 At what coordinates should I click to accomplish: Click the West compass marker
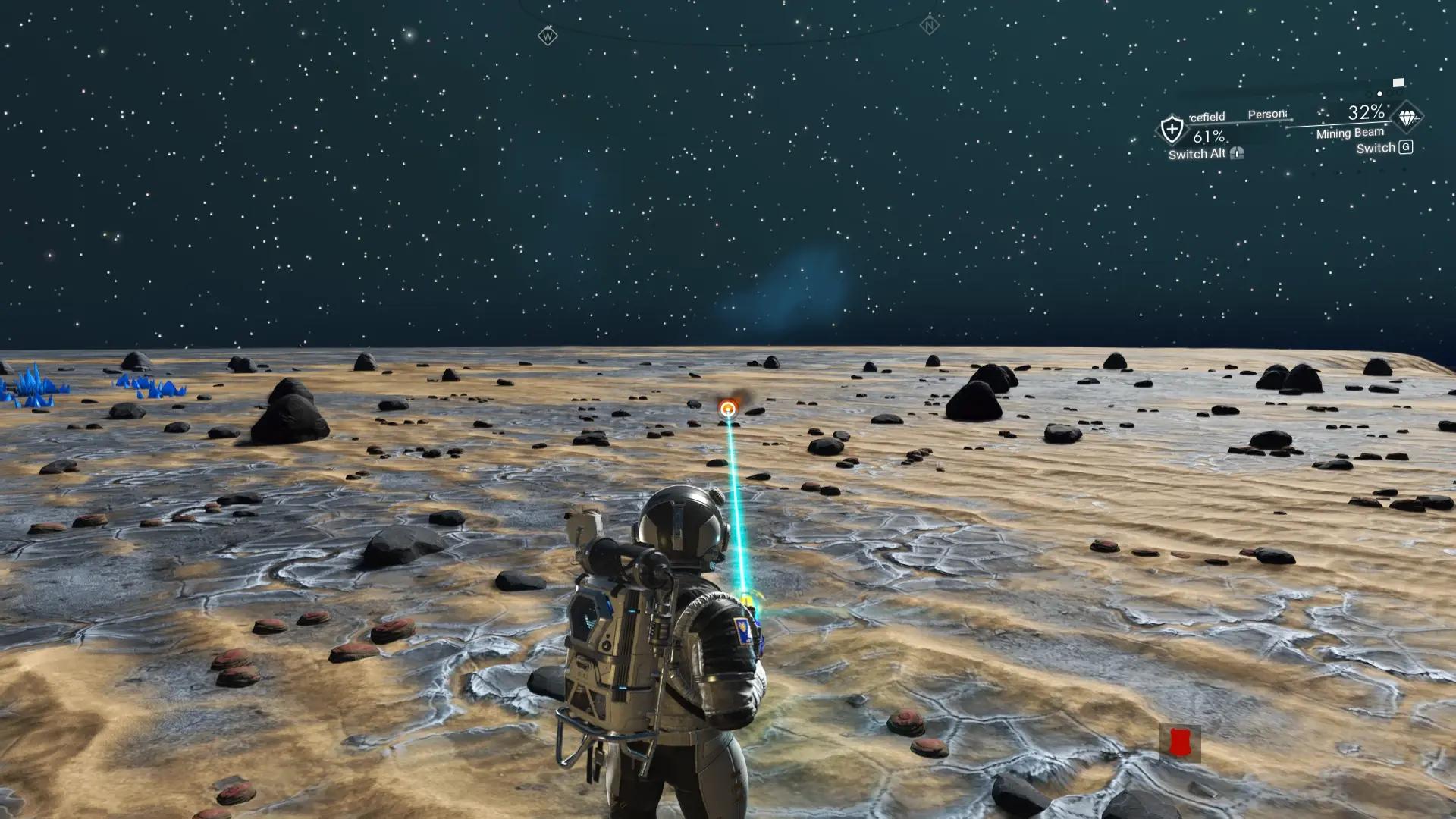point(547,36)
